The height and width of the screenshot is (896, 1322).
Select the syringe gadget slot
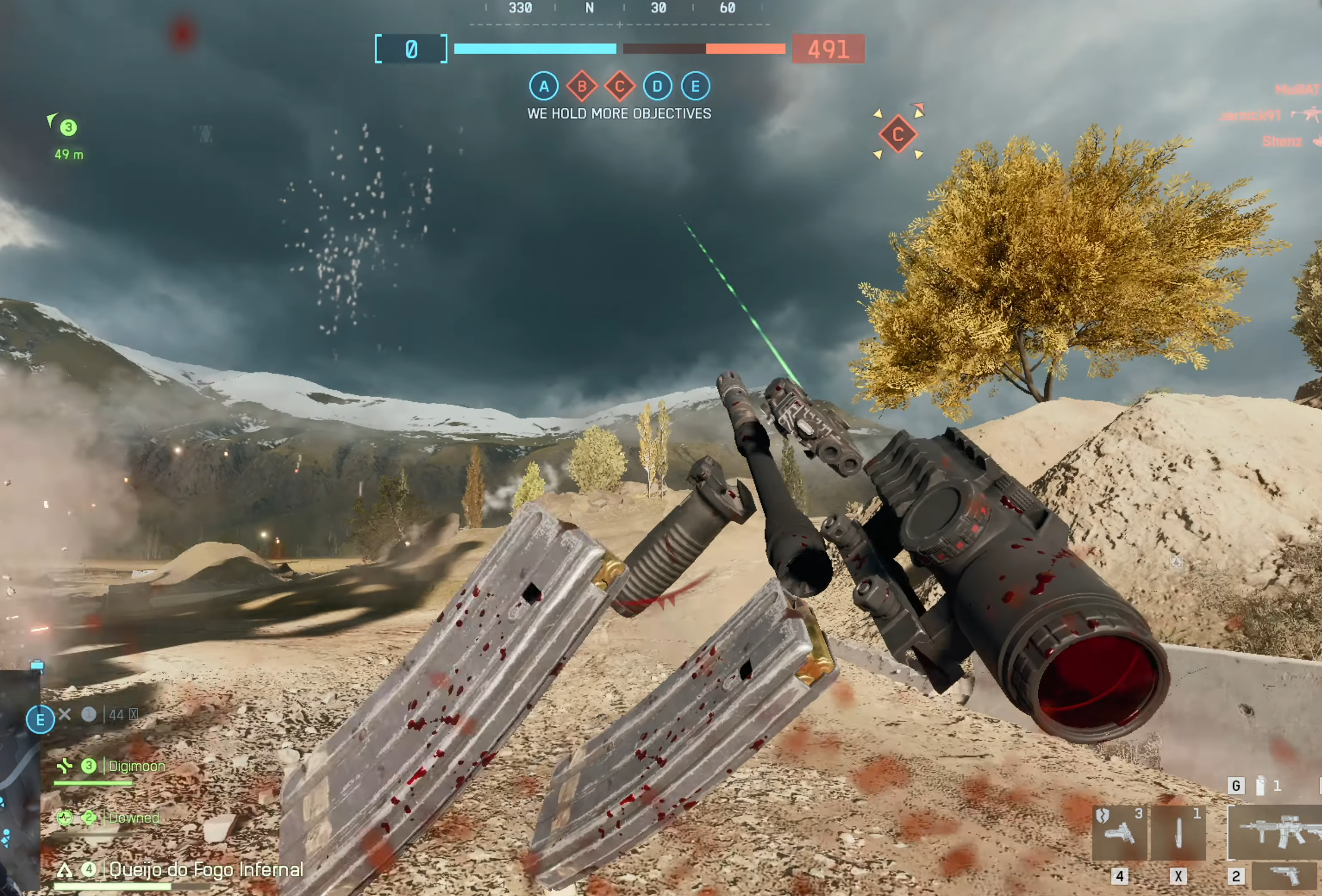(x=1178, y=832)
